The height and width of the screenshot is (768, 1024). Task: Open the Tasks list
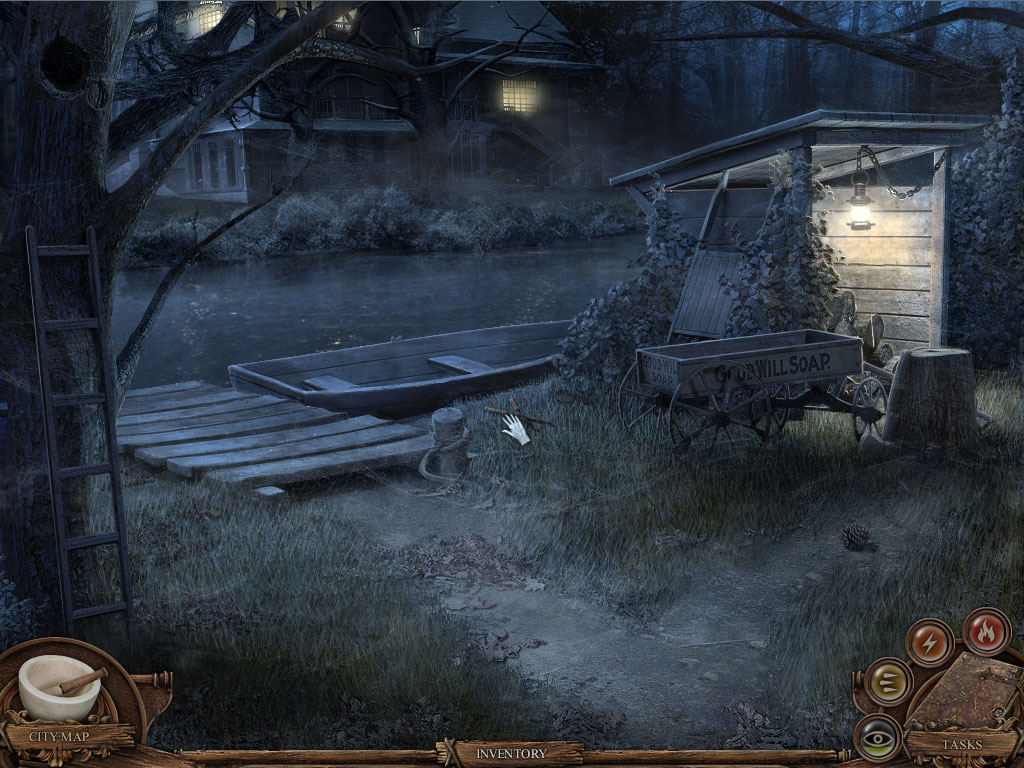960,744
